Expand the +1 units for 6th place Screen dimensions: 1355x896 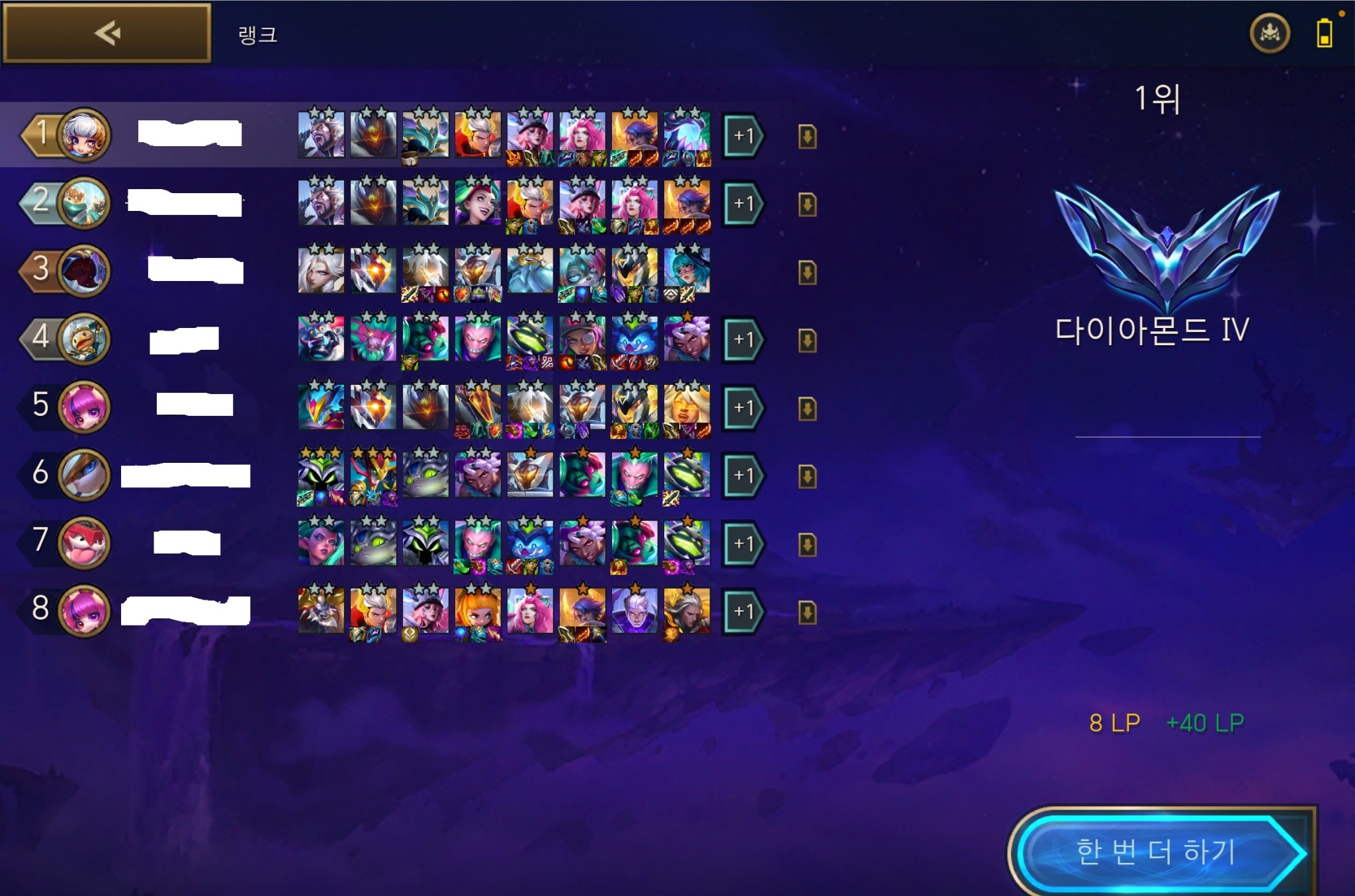click(x=742, y=475)
